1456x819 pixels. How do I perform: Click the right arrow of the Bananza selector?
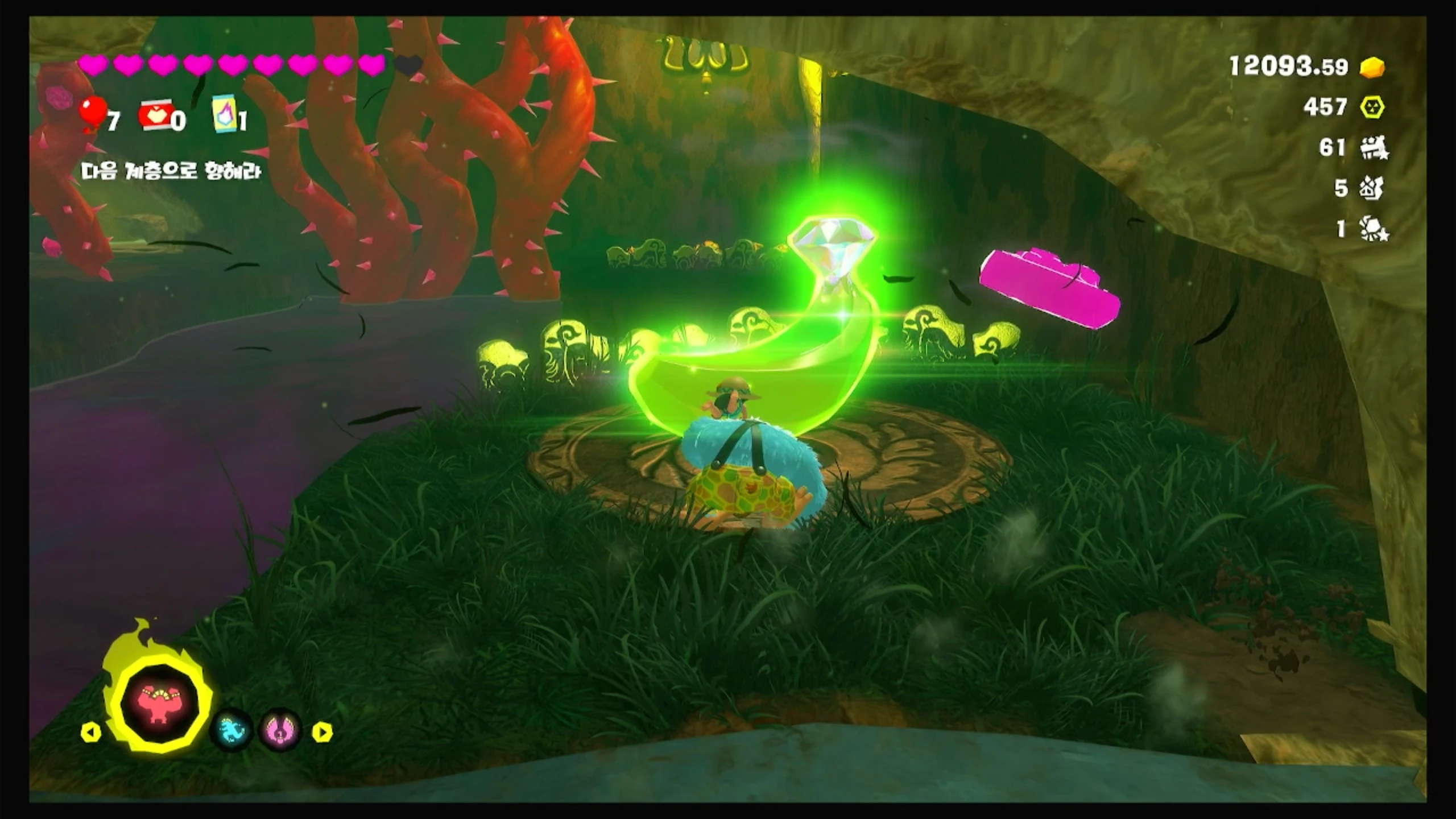click(x=322, y=732)
